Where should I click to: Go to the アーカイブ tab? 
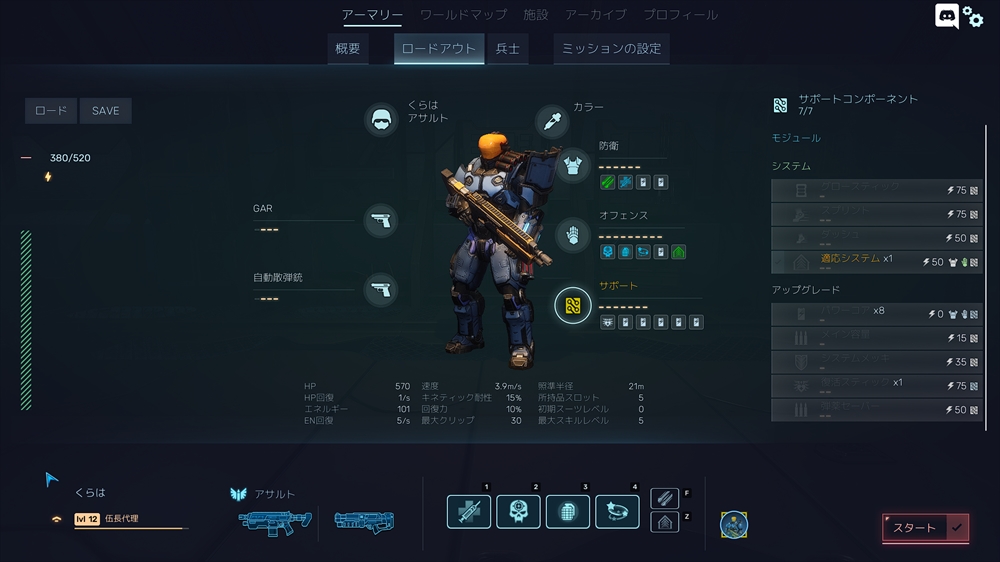(596, 15)
